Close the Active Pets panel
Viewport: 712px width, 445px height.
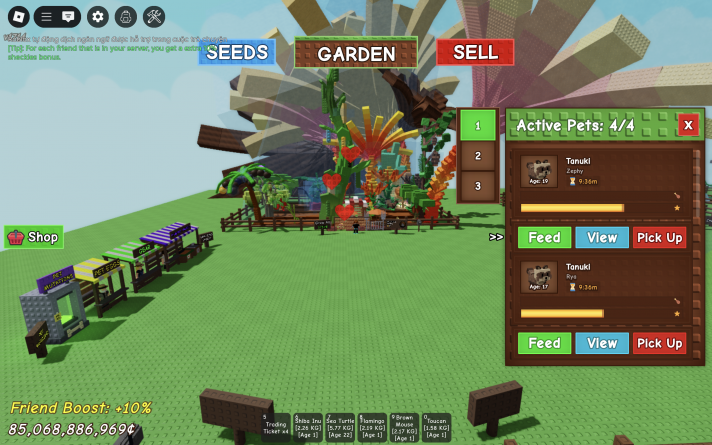coord(687,125)
